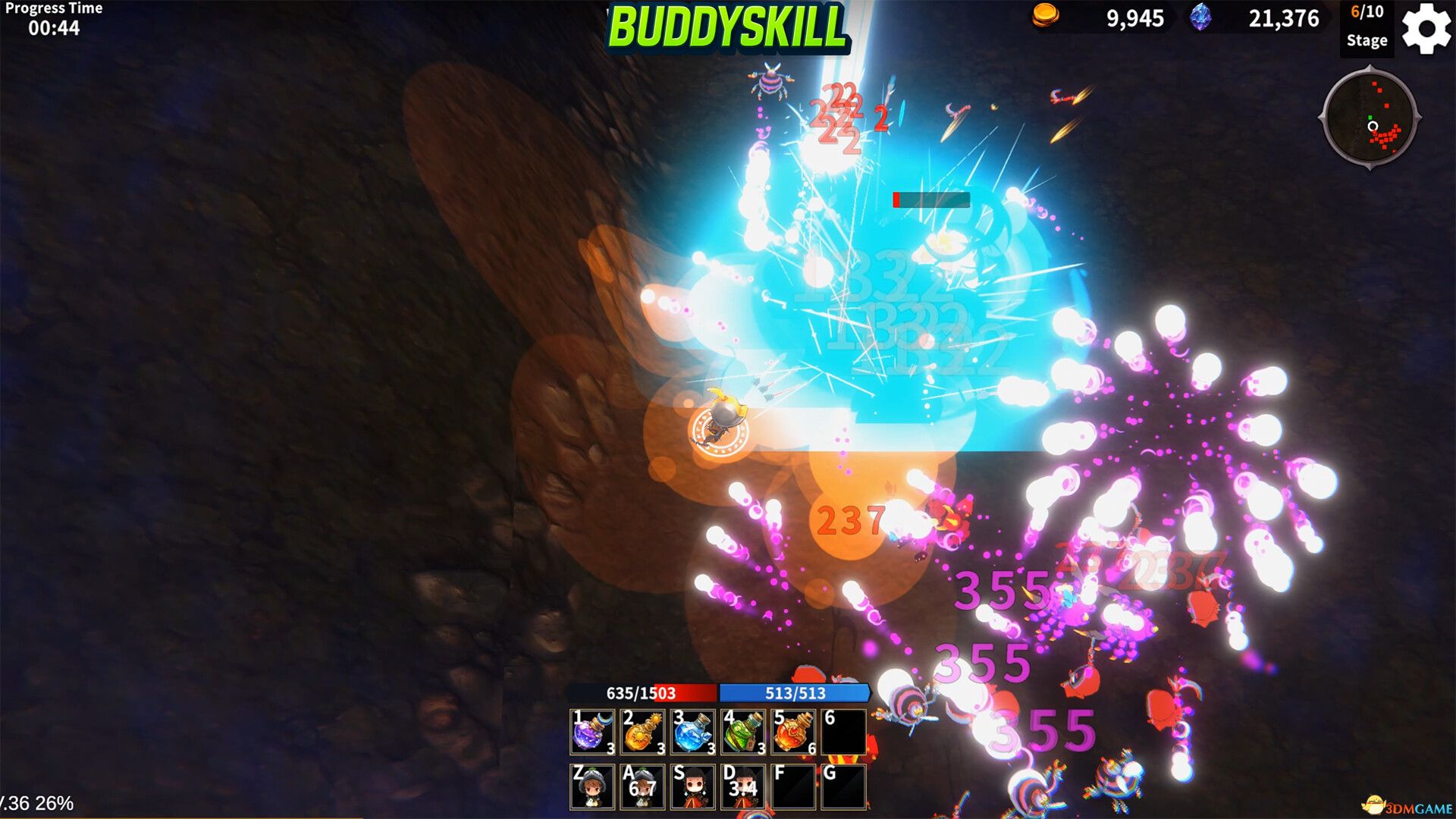Viewport: 1456px width, 819px height.
Task: Click the gold coin currency icon
Action: coord(1046,17)
